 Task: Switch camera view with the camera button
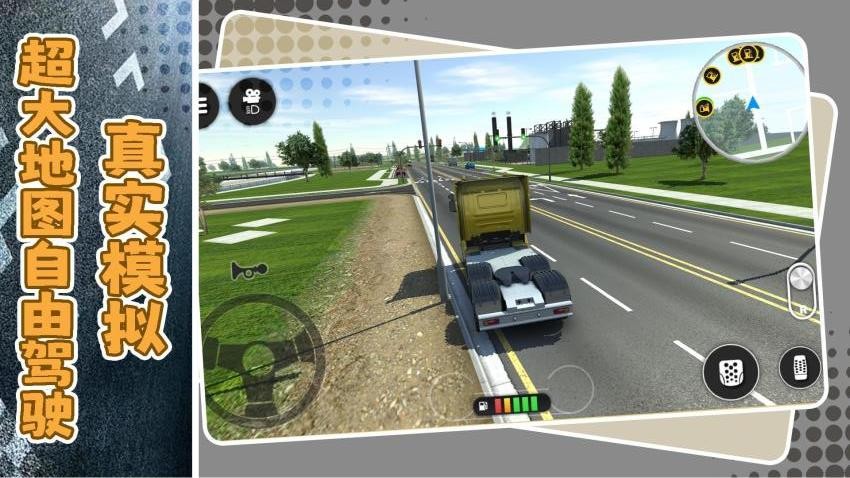[x=249, y=100]
